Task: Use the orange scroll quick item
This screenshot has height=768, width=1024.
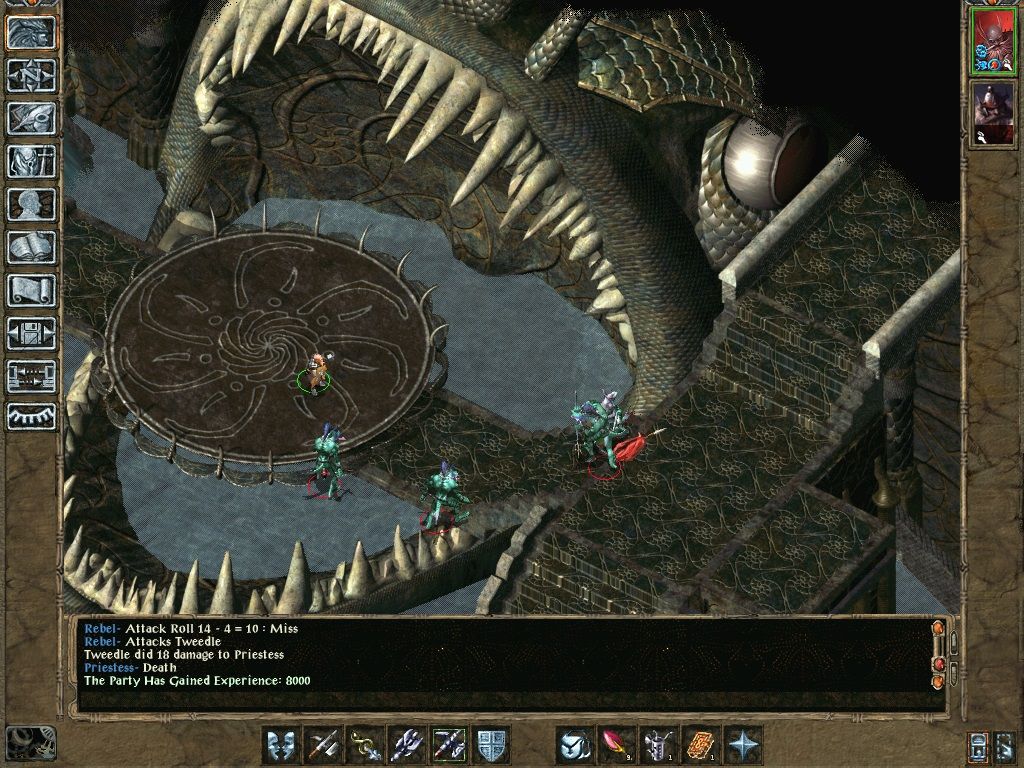Action: [x=700, y=745]
